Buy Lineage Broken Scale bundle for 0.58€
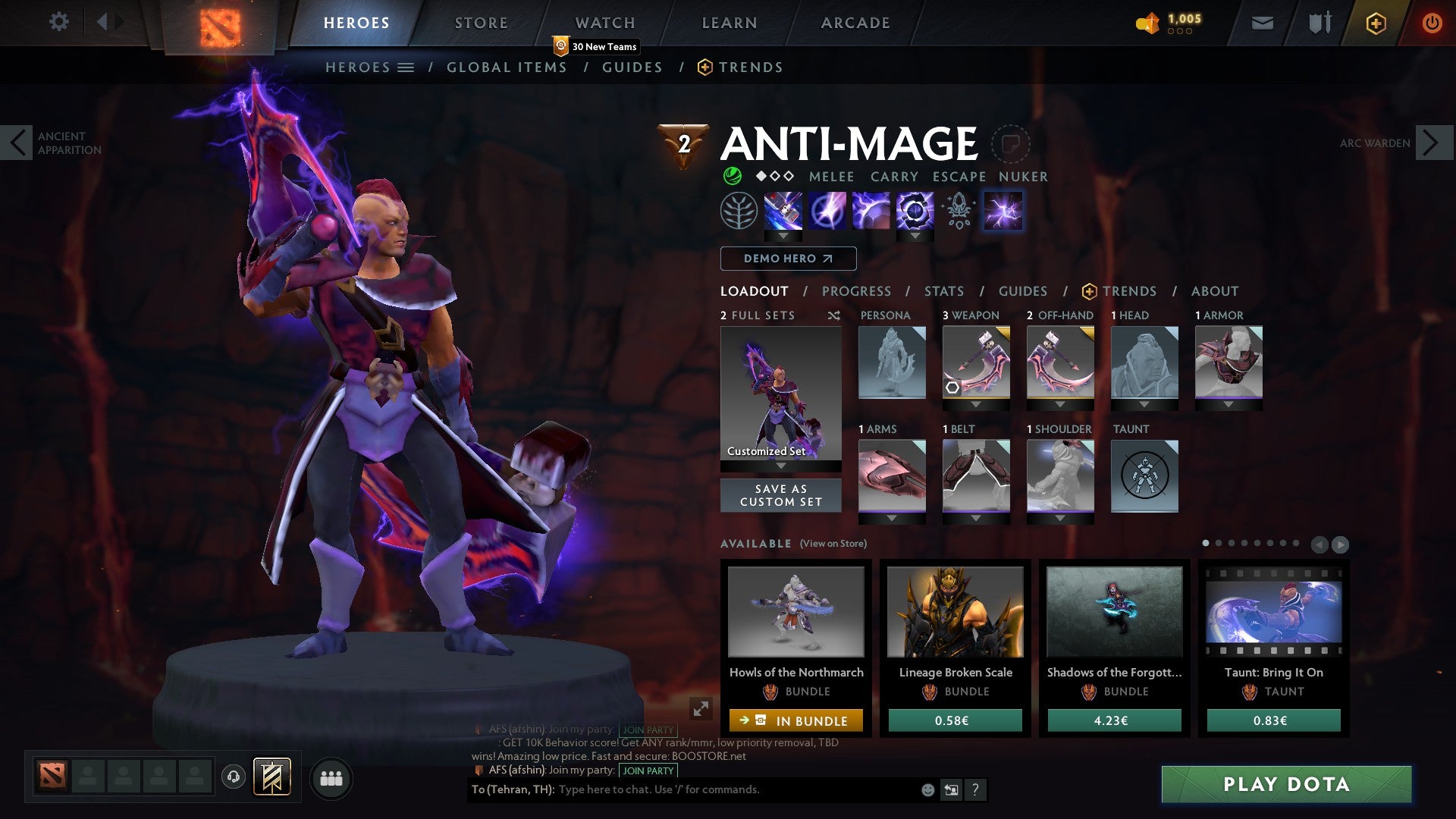The width and height of the screenshot is (1456, 819). coord(955,720)
